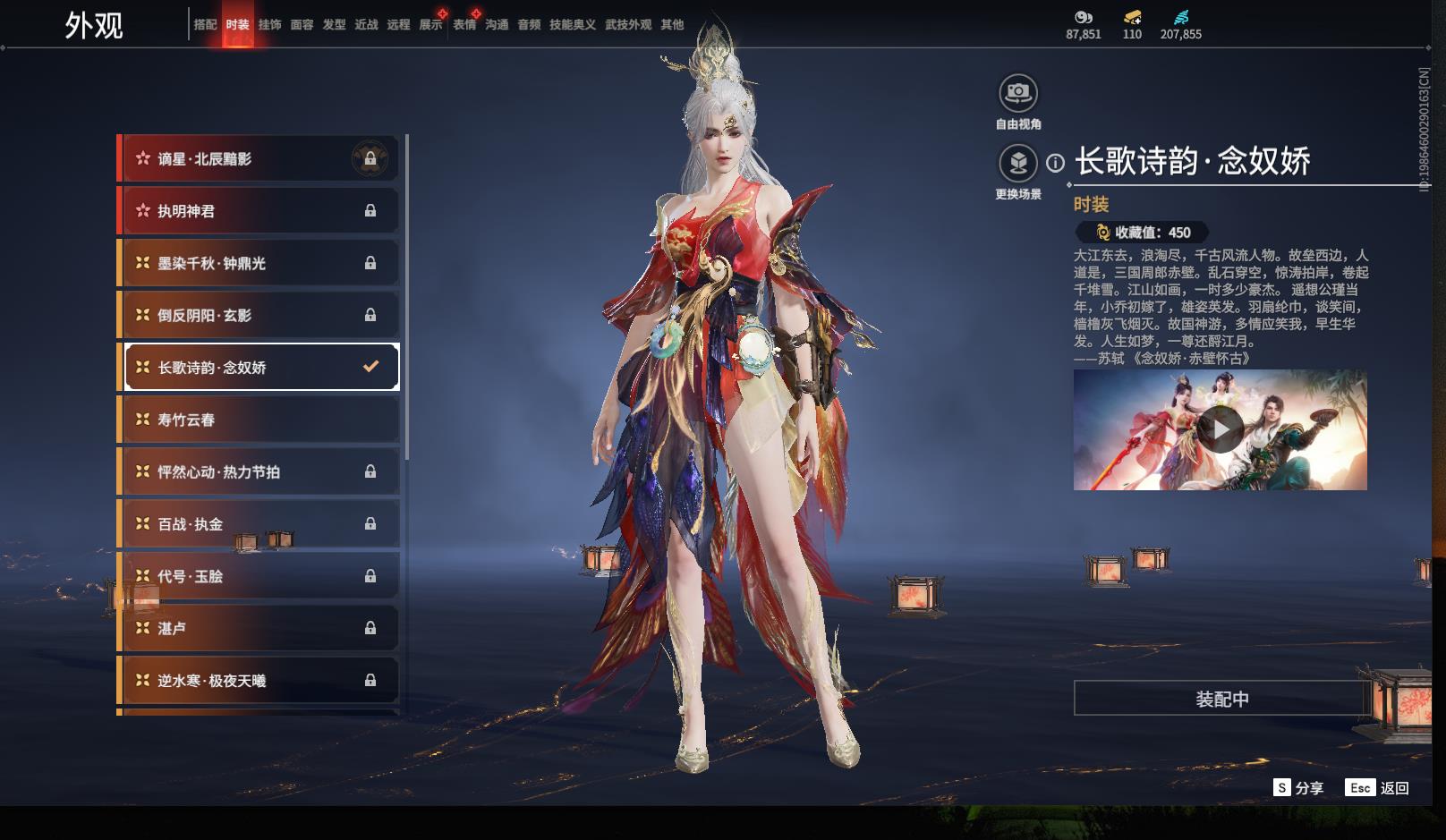The height and width of the screenshot is (840, 1446).
Task: Select the 发型 hairstyle tab
Action: click(334, 25)
